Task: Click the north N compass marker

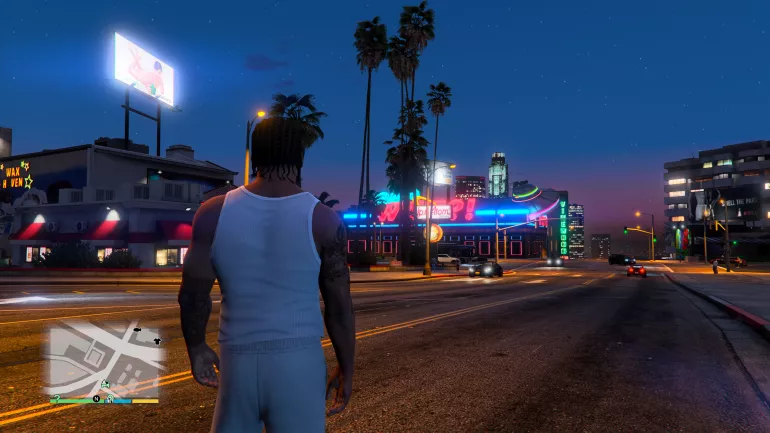Action: coord(97,397)
